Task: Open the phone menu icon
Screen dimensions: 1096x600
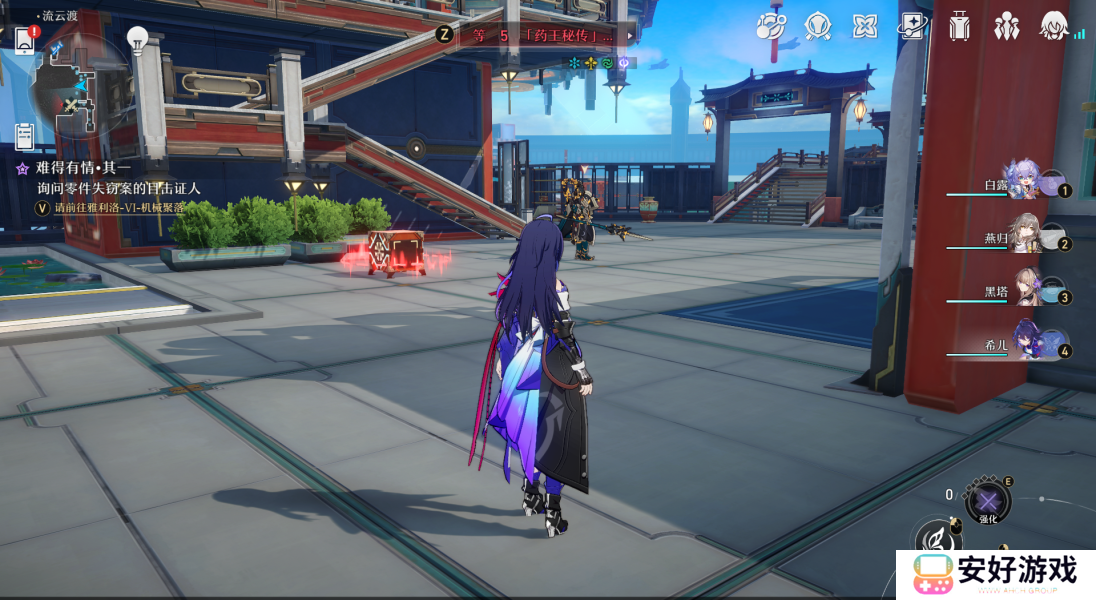Action: [x=24, y=40]
